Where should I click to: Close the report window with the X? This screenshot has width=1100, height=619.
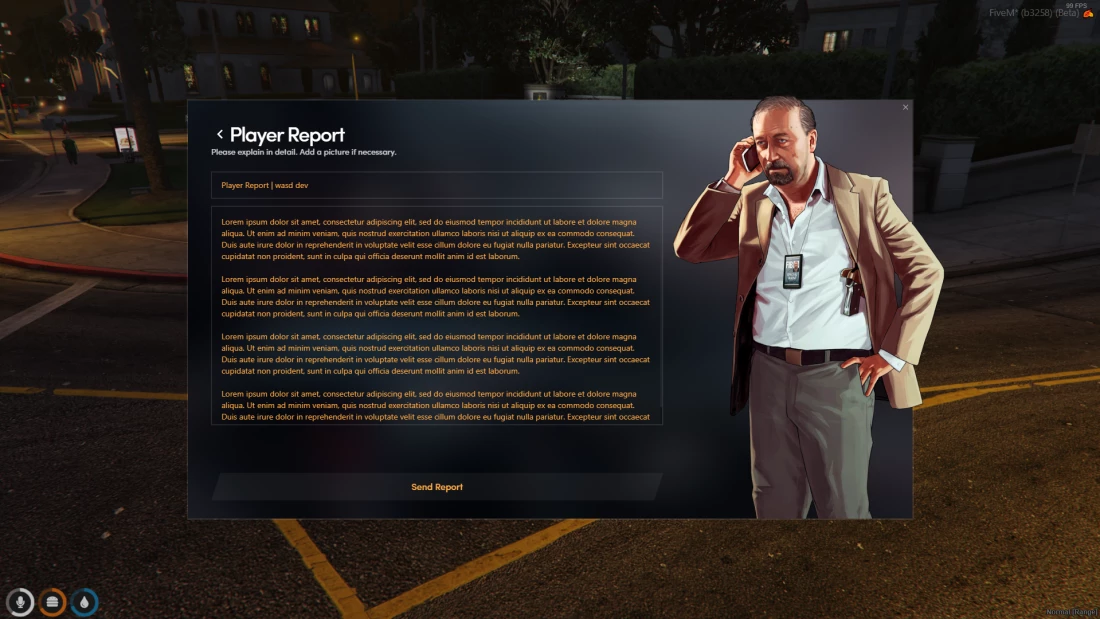pyautogui.click(x=906, y=107)
